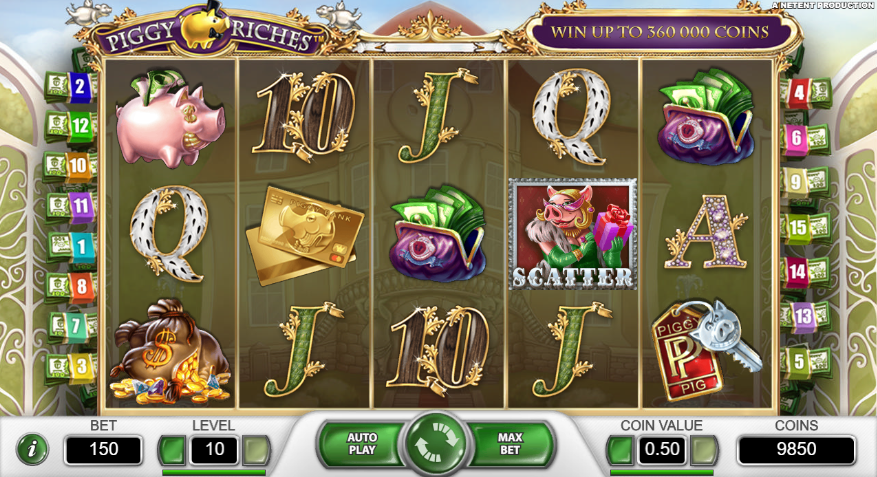Viewport: 877px width, 477px height.
Task: Show payline number 15
Action: pos(798,227)
